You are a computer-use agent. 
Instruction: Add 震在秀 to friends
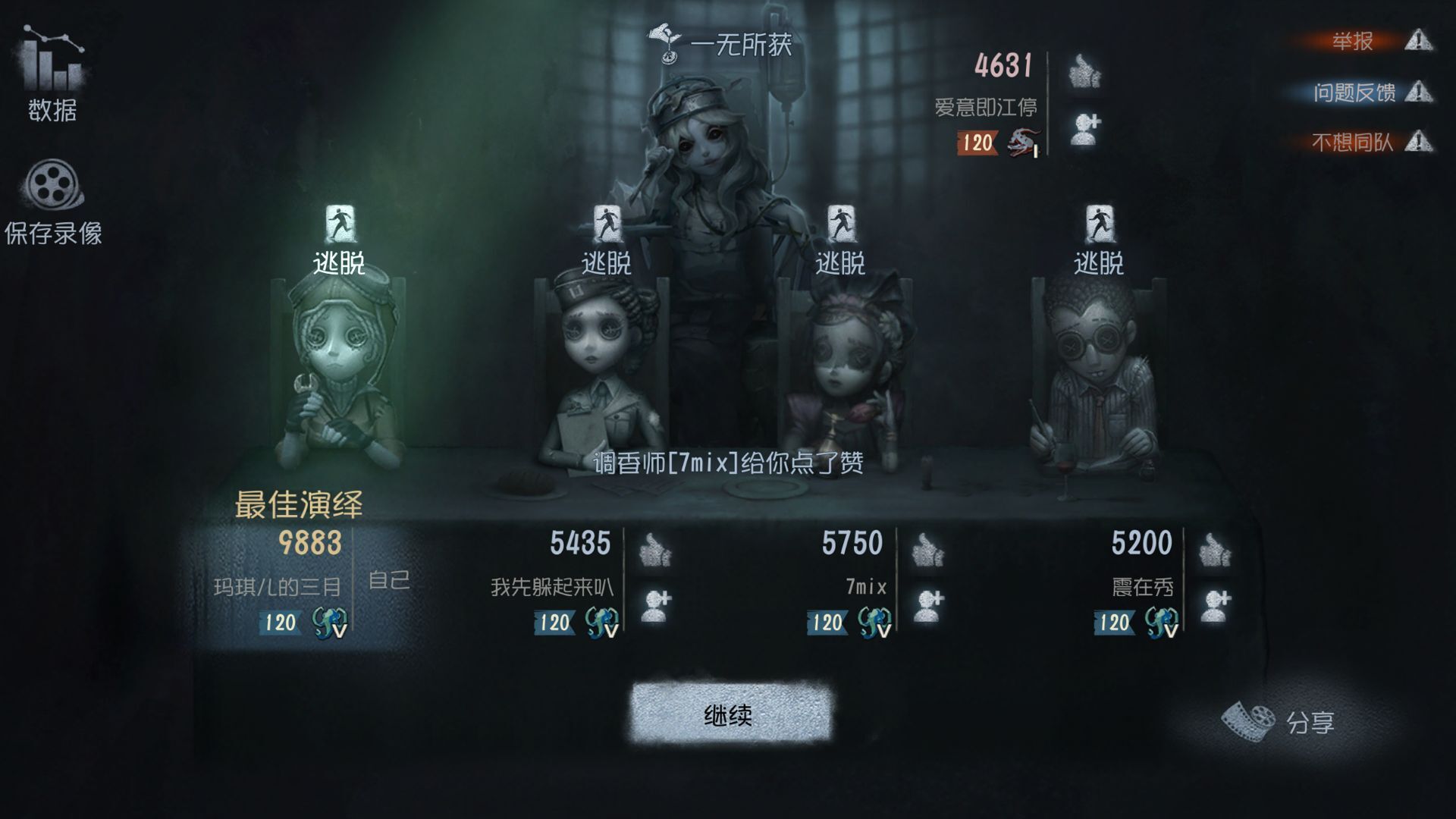pyautogui.click(x=1214, y=605)
